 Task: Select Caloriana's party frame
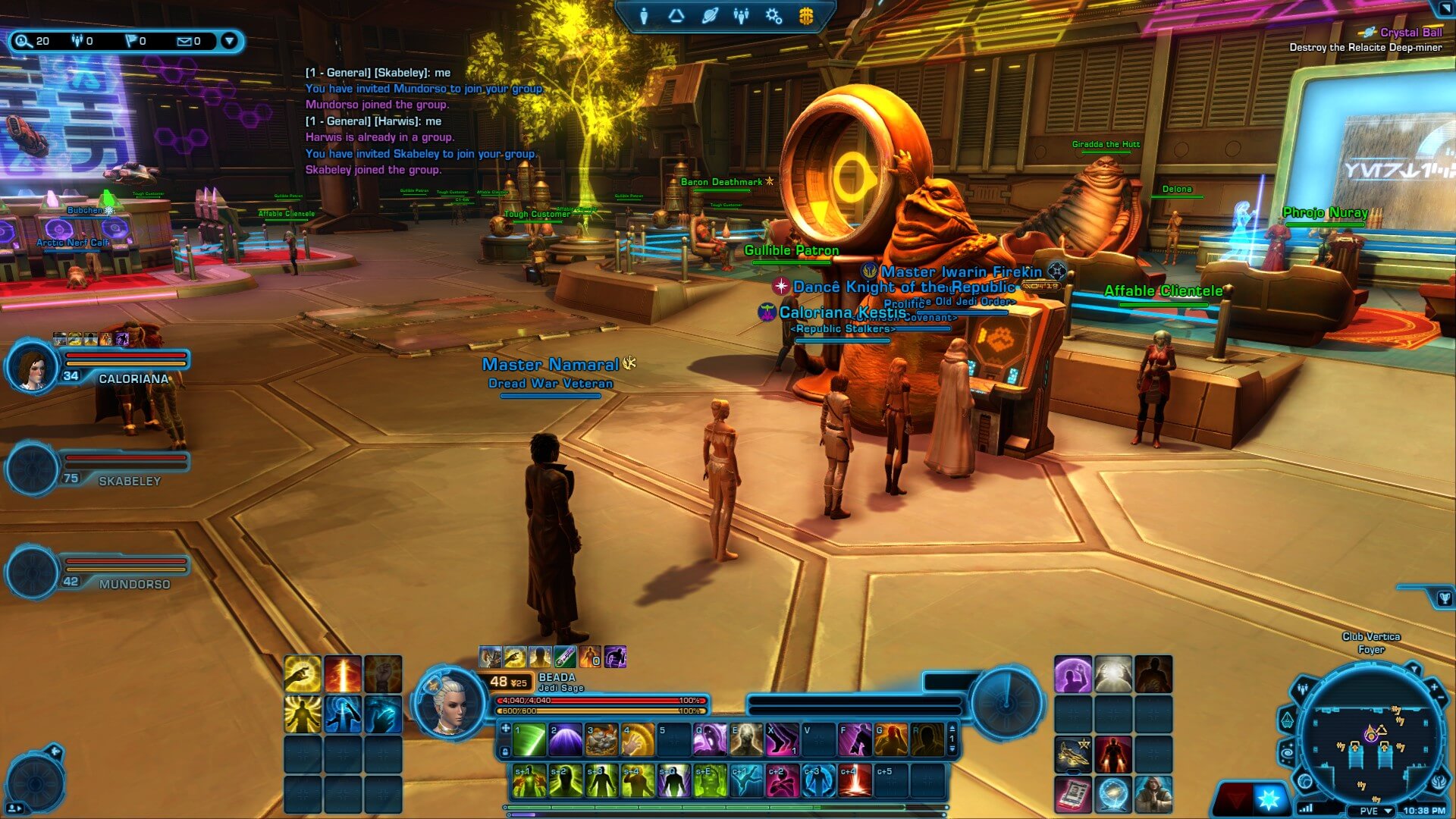pos(99,366)
